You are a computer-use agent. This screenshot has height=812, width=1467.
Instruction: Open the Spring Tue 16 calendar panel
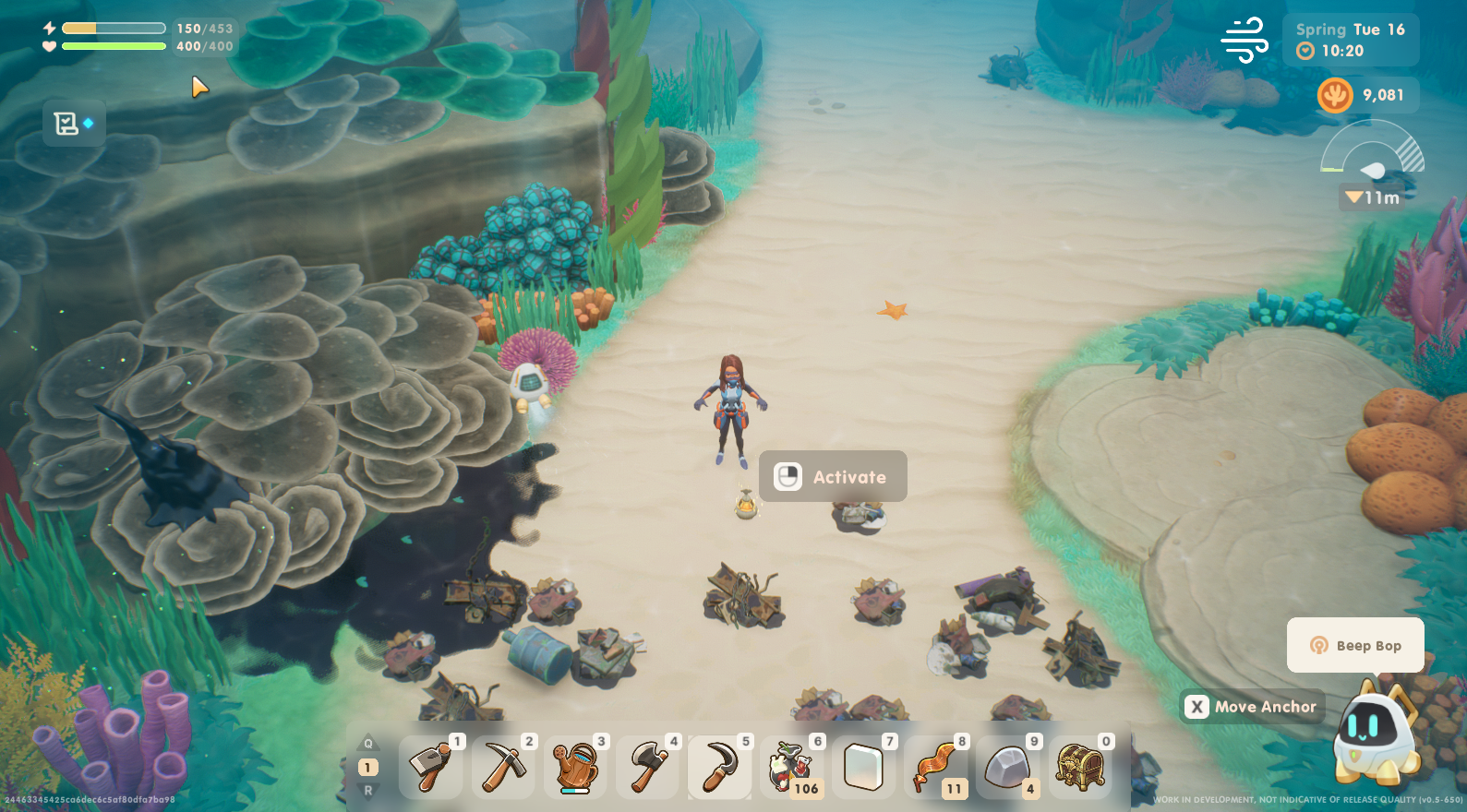click(1350, 40)
